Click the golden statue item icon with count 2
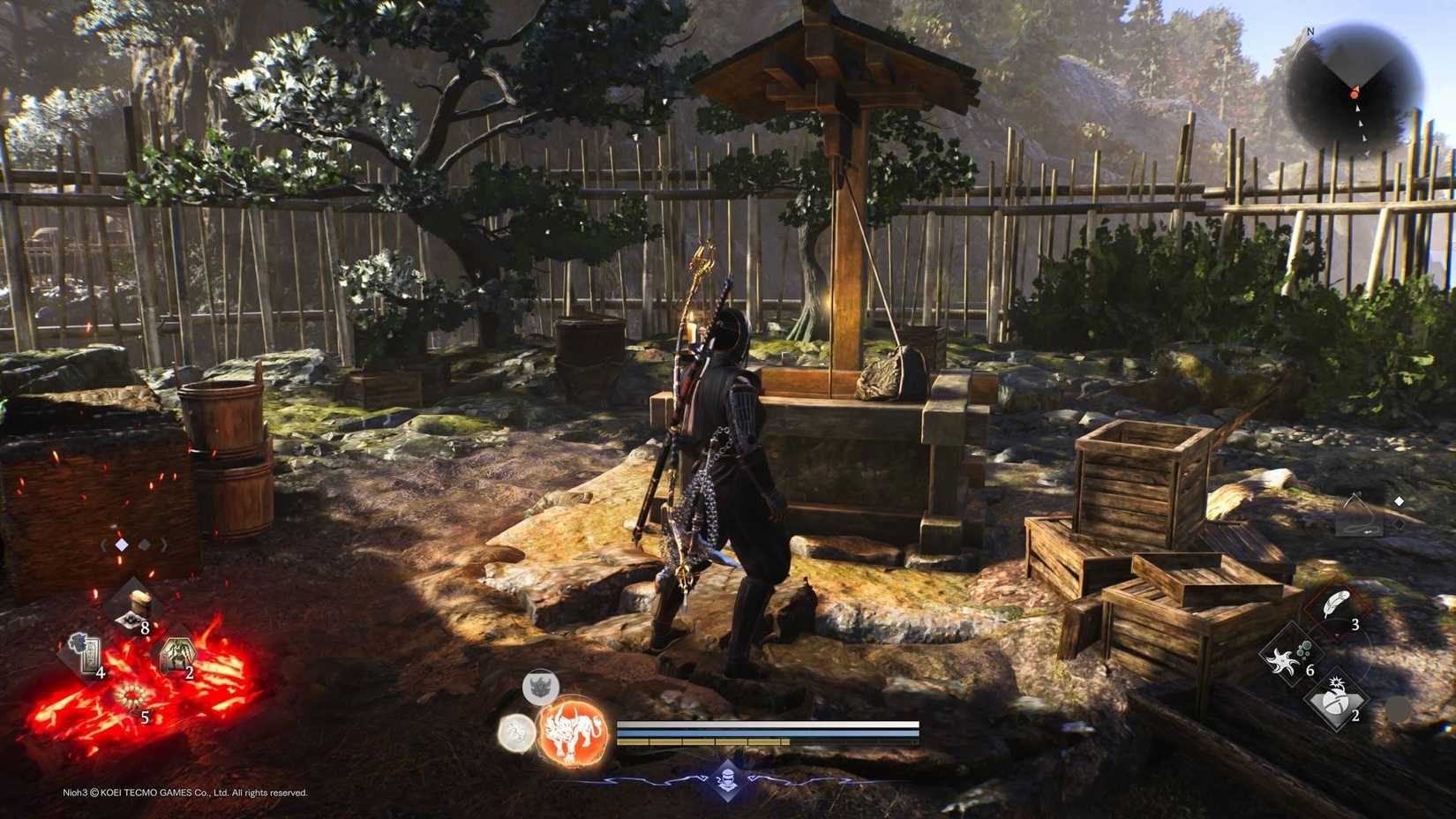 [178, 653]
